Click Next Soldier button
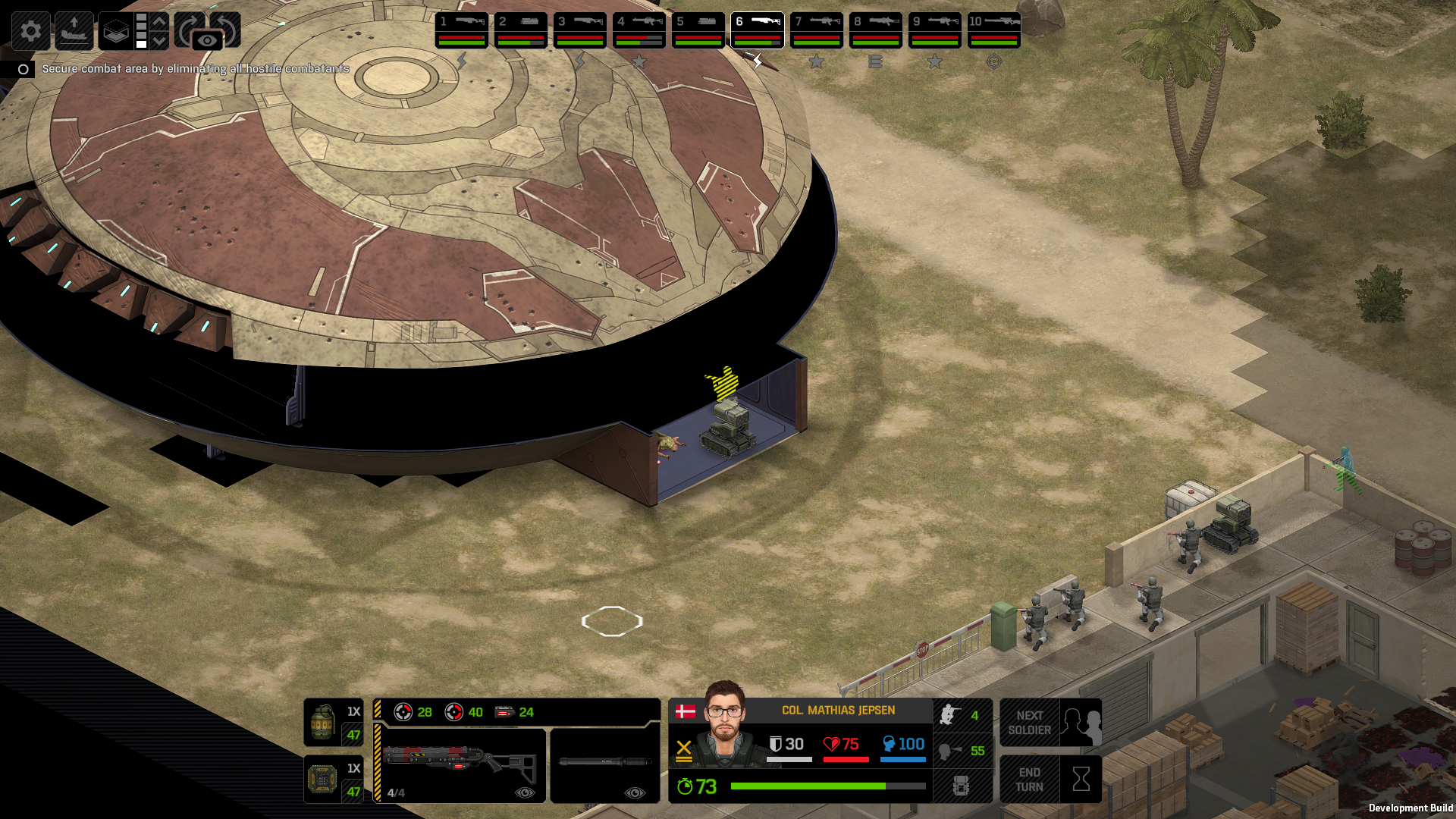The height and width of the screenshot is (819, 1456). click(x=1050, y=723)
